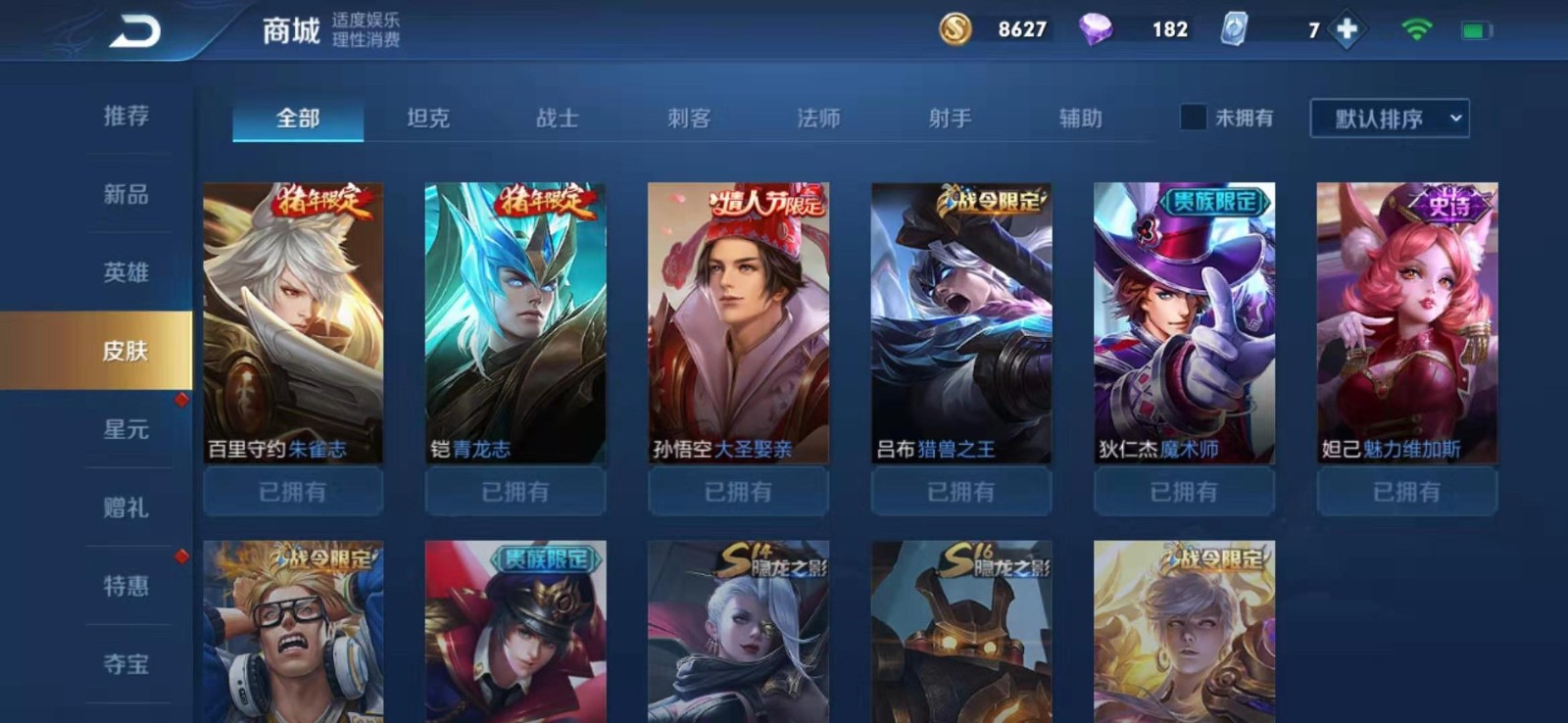Open the 默认排序 sorting dropdown
This screenshot has width=1568, height=723.
(1389, 118)
